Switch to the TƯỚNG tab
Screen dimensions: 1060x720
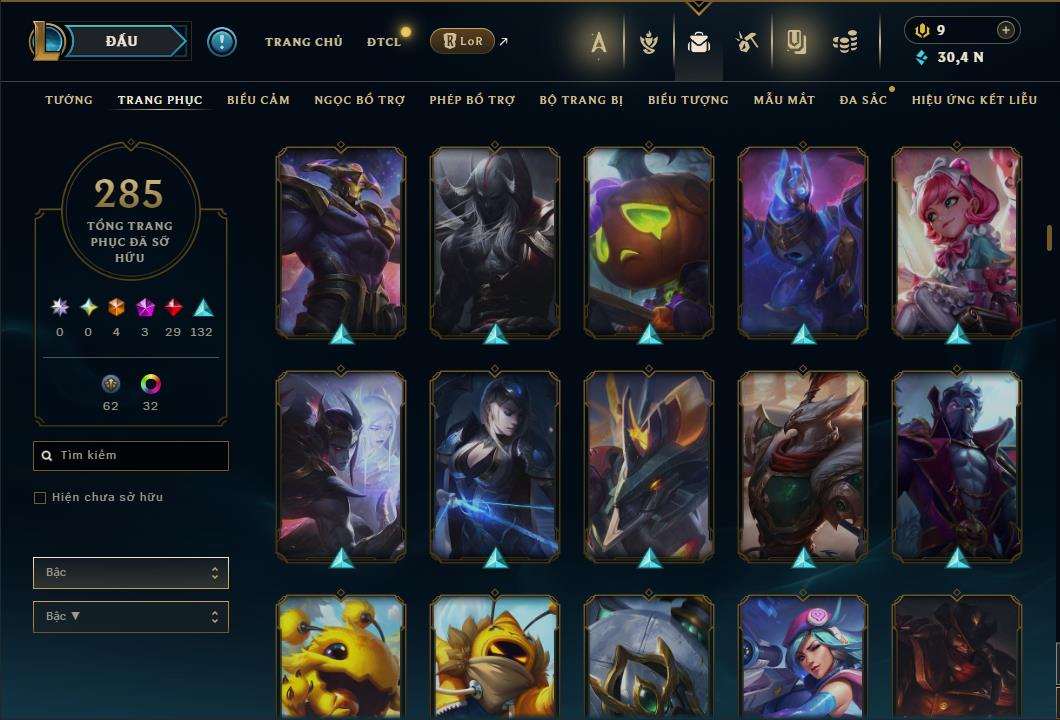coord(69,100)
